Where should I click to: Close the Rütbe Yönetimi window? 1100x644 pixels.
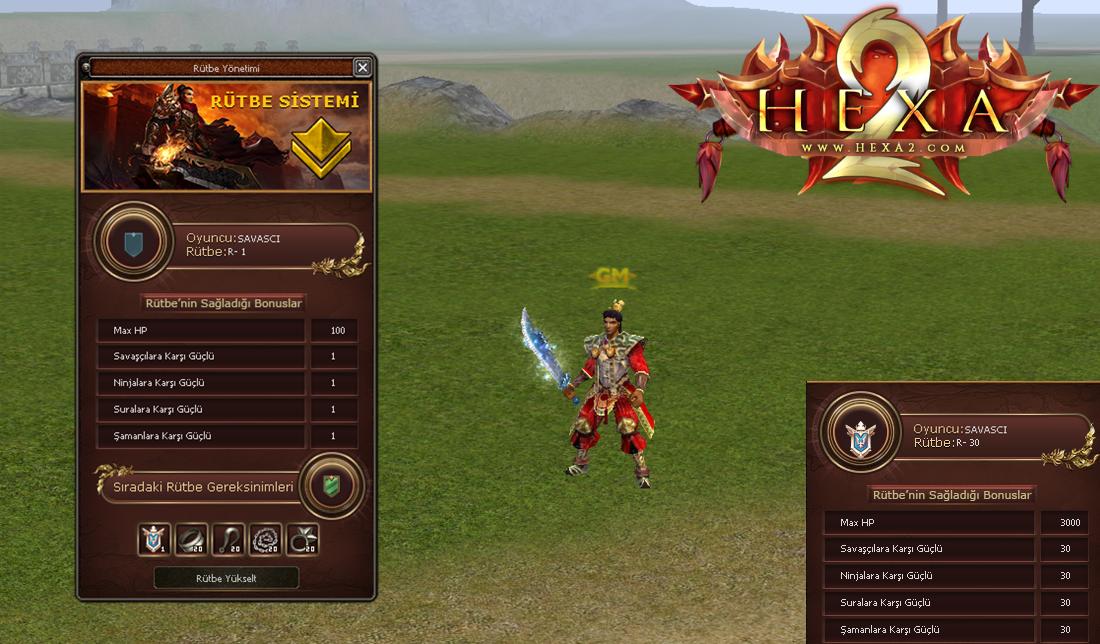[x=362, y=68]
